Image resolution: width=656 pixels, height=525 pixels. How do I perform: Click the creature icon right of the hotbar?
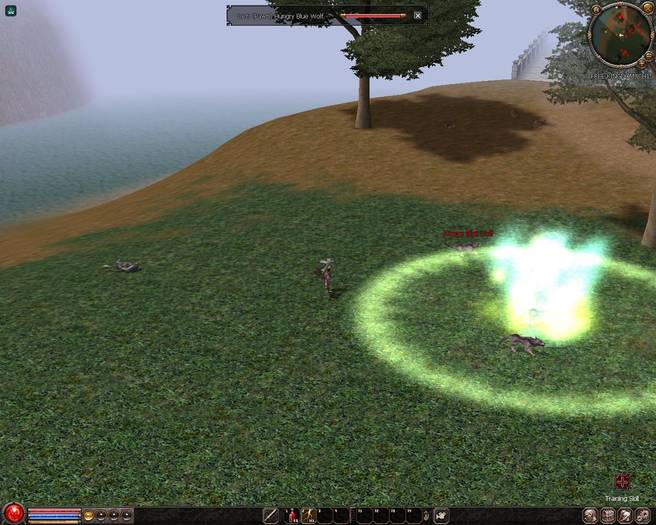point(441,516)
